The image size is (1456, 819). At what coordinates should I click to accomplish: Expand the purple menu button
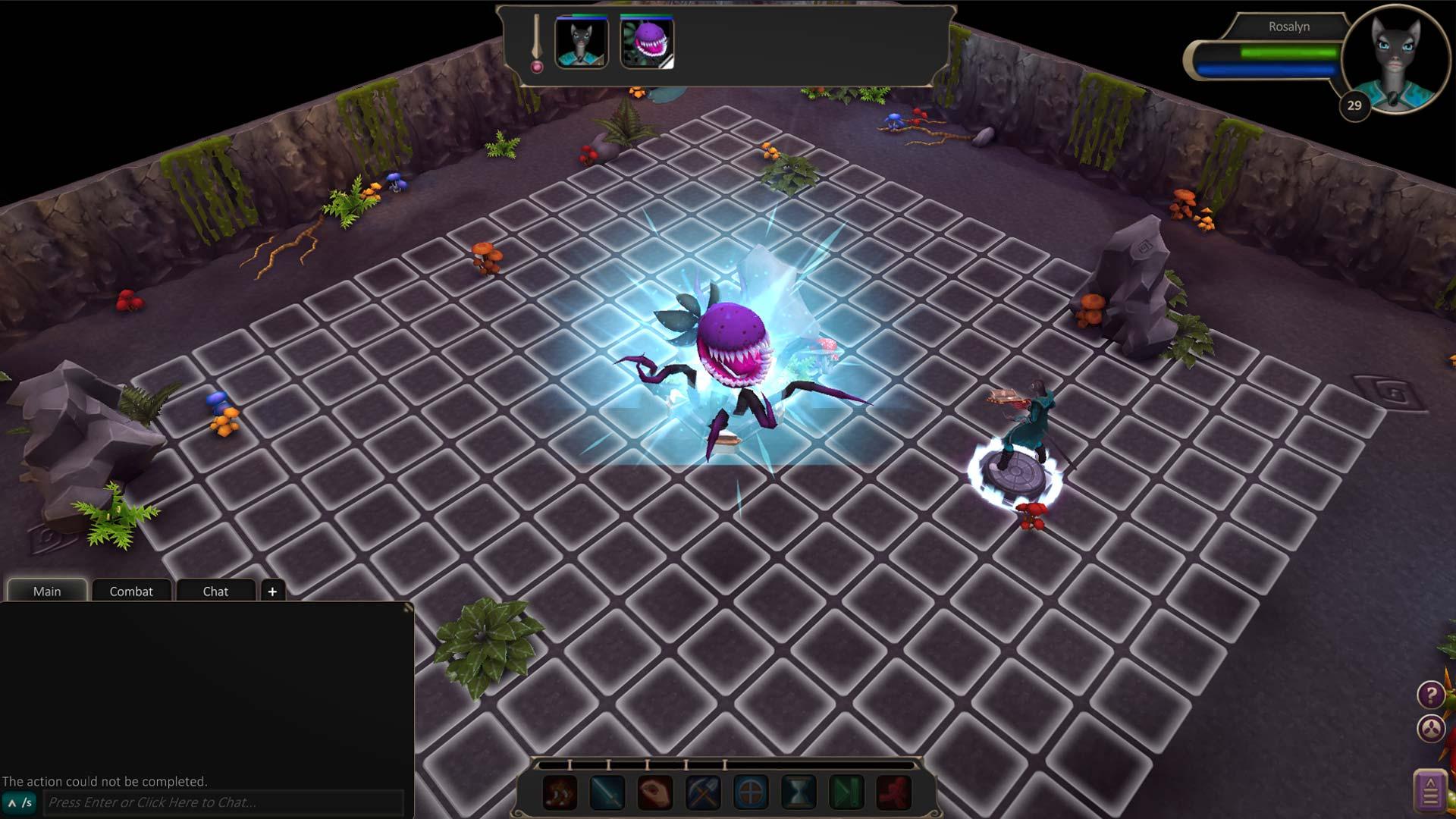(1430, 791)
